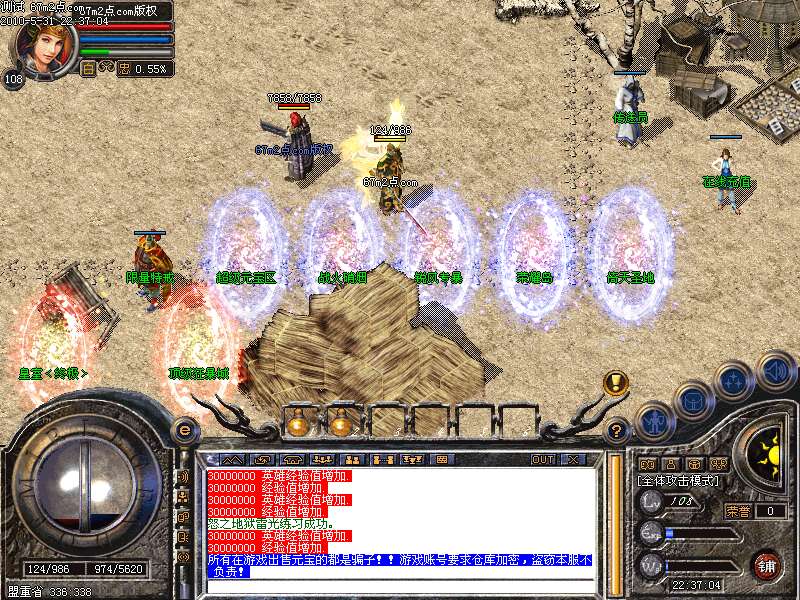Click the yellow exclamation alert icon
Viewport: 800px width, 600px height.
(616, 383)
